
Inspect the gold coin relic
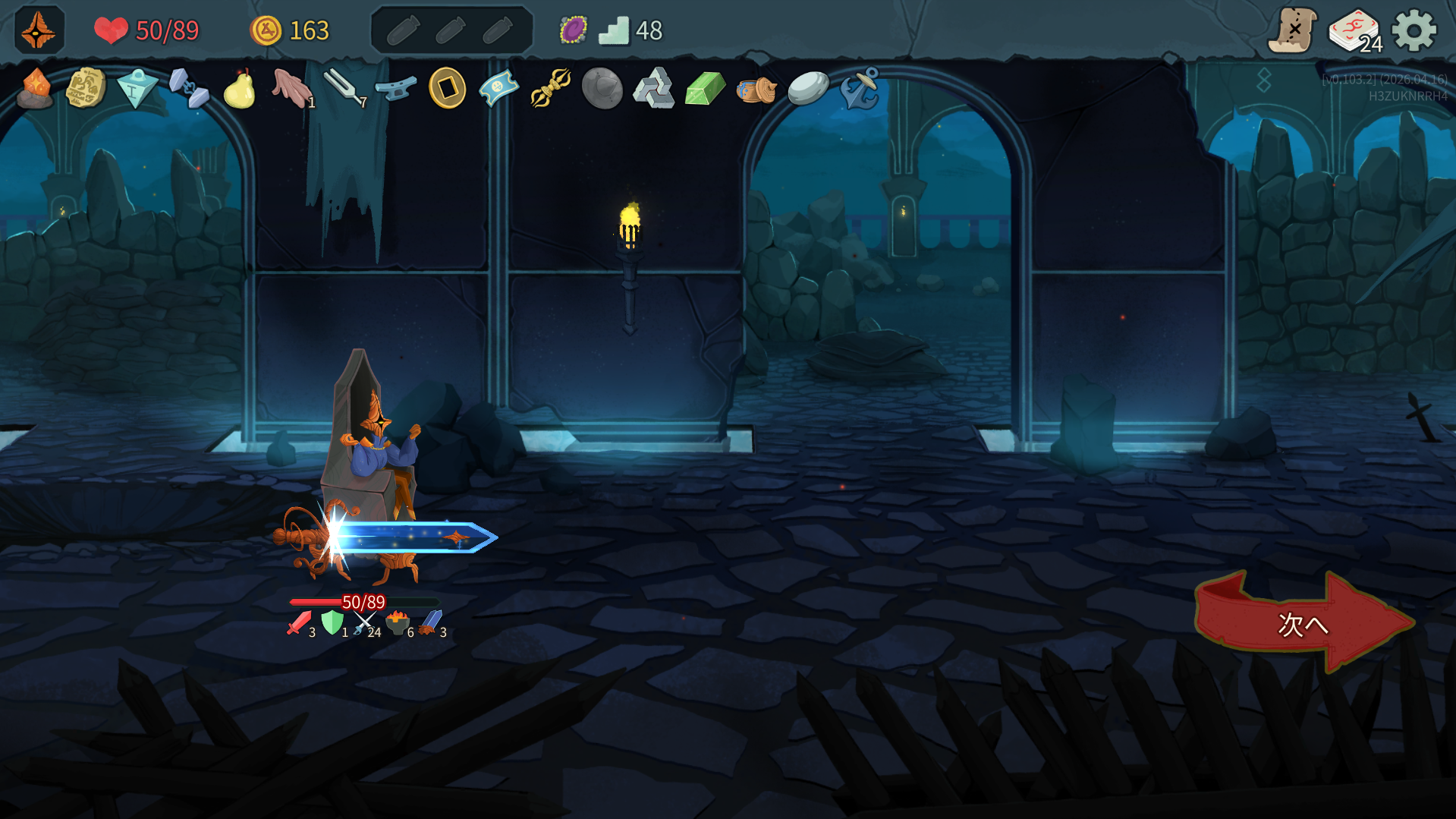447,89
